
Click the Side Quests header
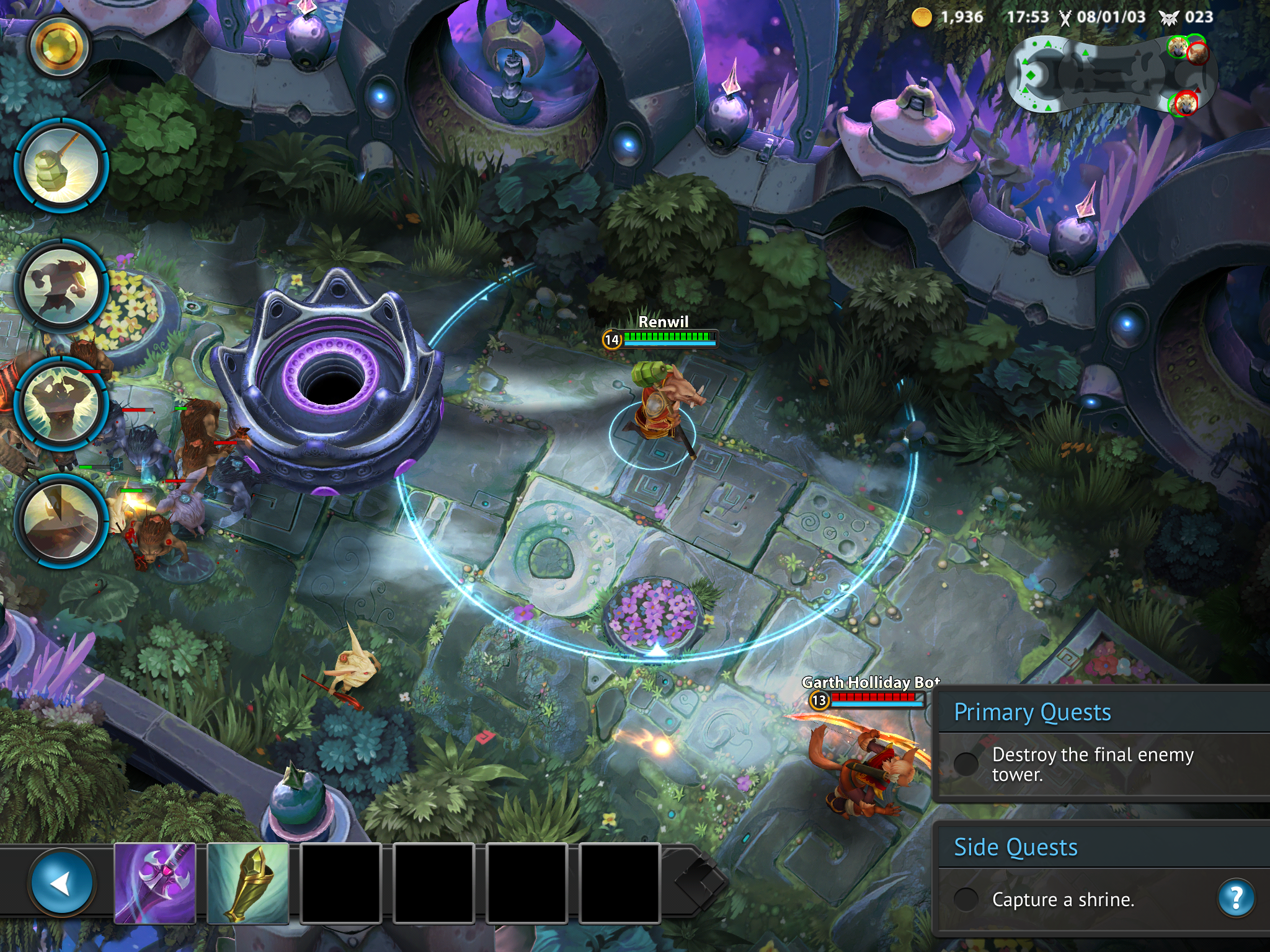click(1016, 847)
